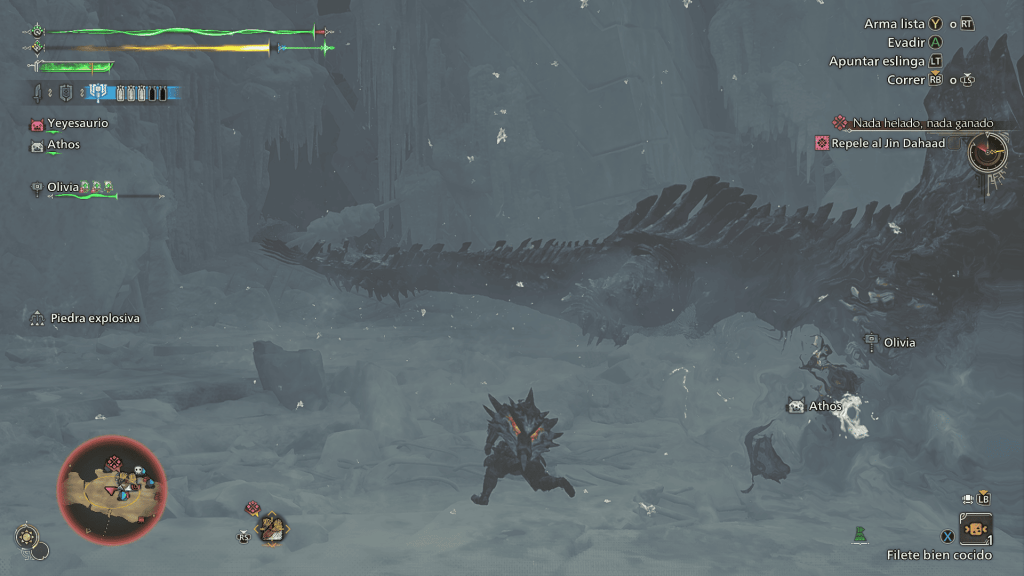Choose Olivia in the party list
Image resolution: width=1024 pixels, height=576 pixels.
(63, 187)
